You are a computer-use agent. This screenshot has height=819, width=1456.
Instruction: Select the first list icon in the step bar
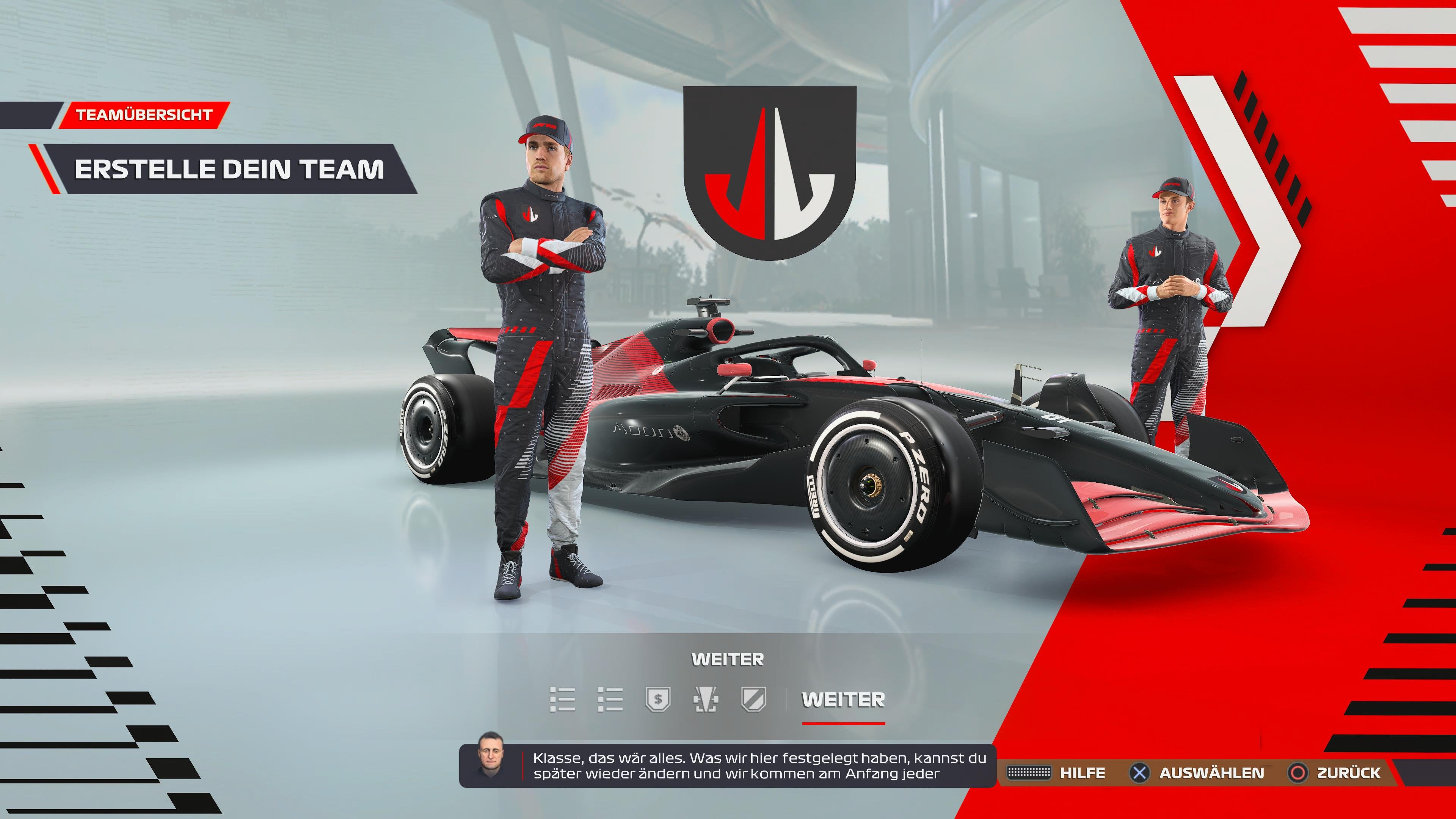coord(562,701)
